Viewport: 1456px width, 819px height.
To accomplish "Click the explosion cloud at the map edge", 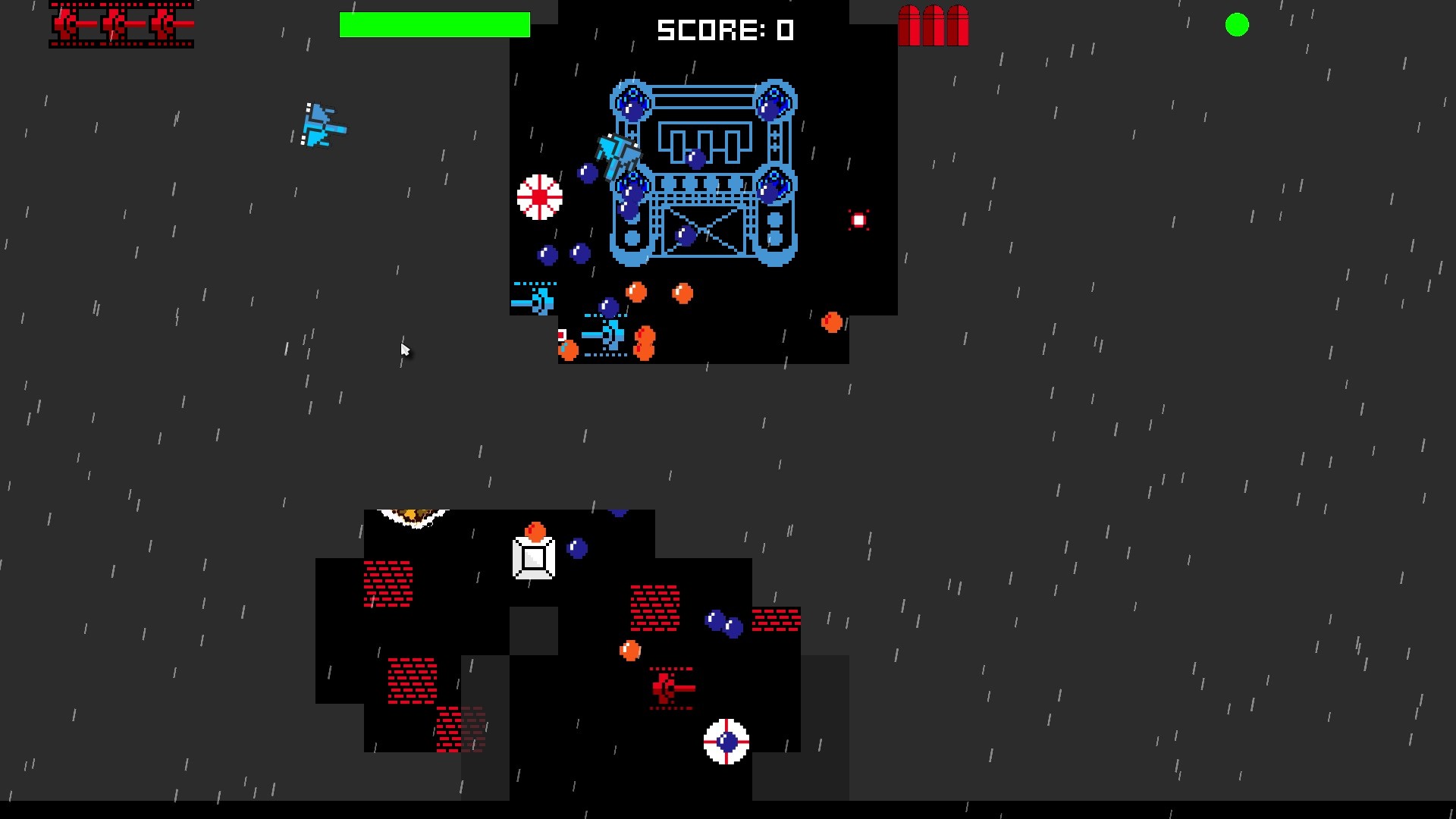I will [413, 516].
